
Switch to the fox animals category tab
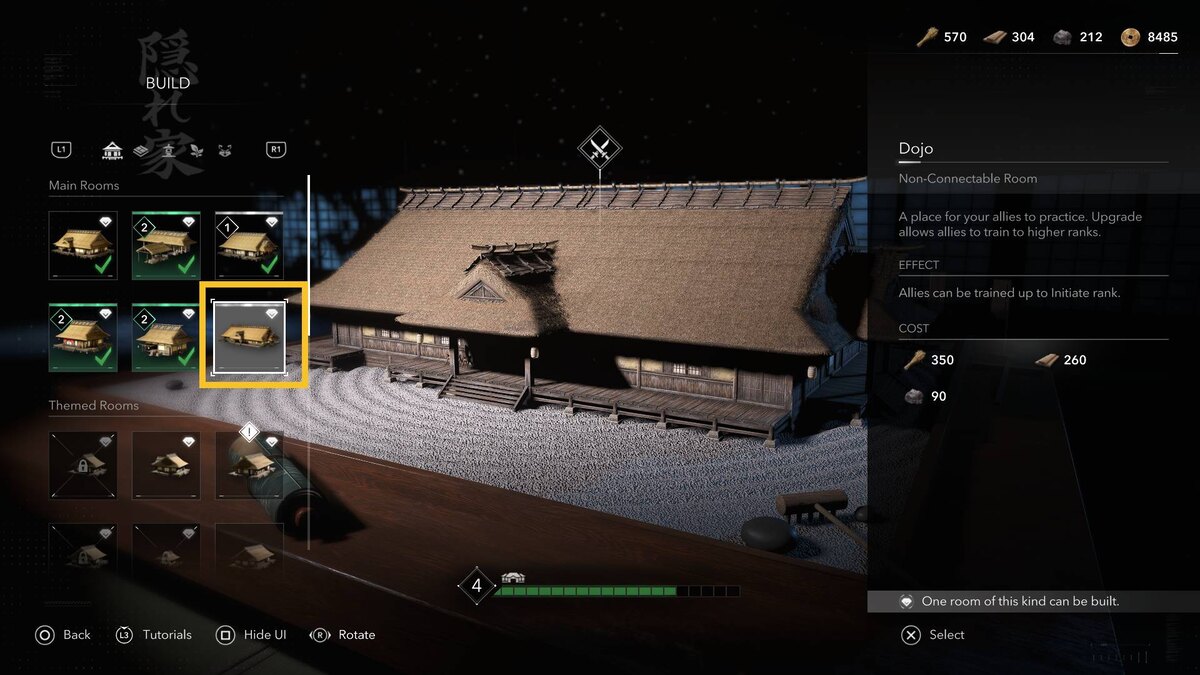click(x=224, y=150)
